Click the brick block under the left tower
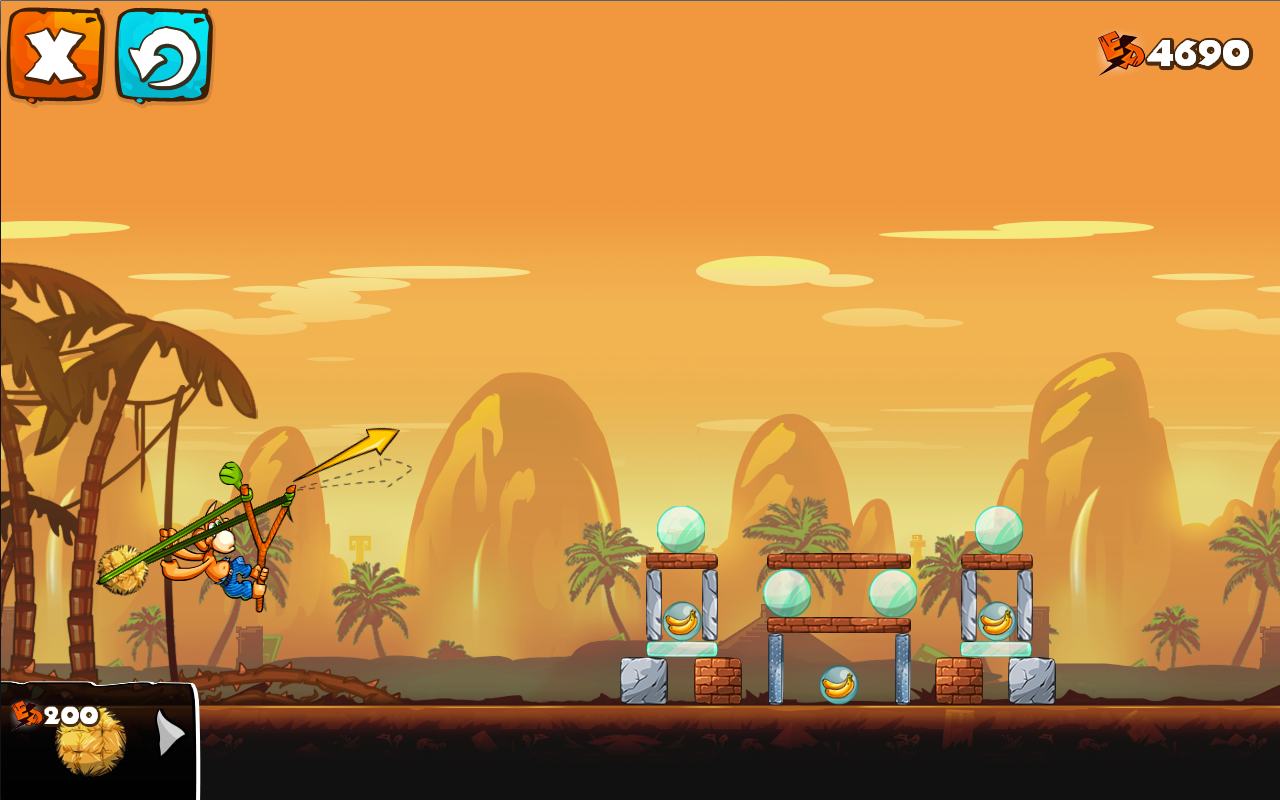Screen dimensions: 1280x800 [718, 680]
